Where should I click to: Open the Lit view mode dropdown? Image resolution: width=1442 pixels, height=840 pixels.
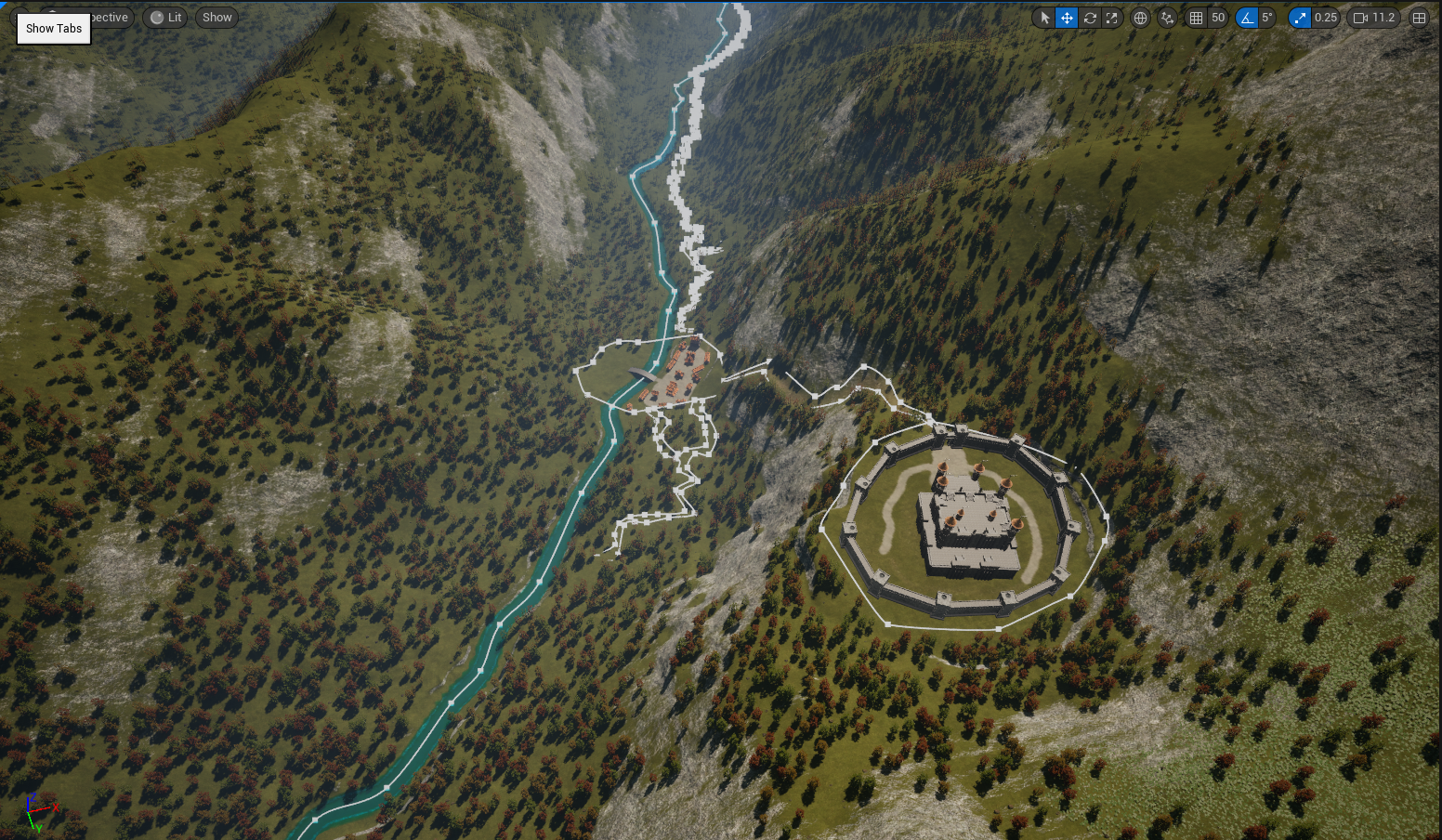pyautogui.click(x=166, y=18)
